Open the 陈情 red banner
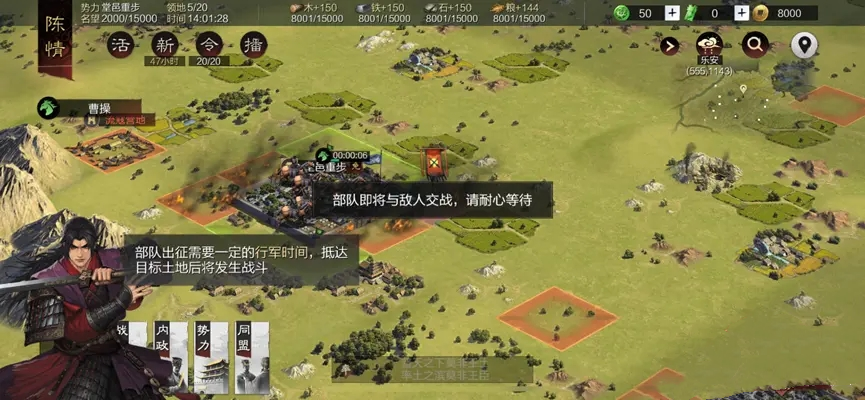Image resolution: width=865 pixels, height=400 pixels. tap(55, 40)
